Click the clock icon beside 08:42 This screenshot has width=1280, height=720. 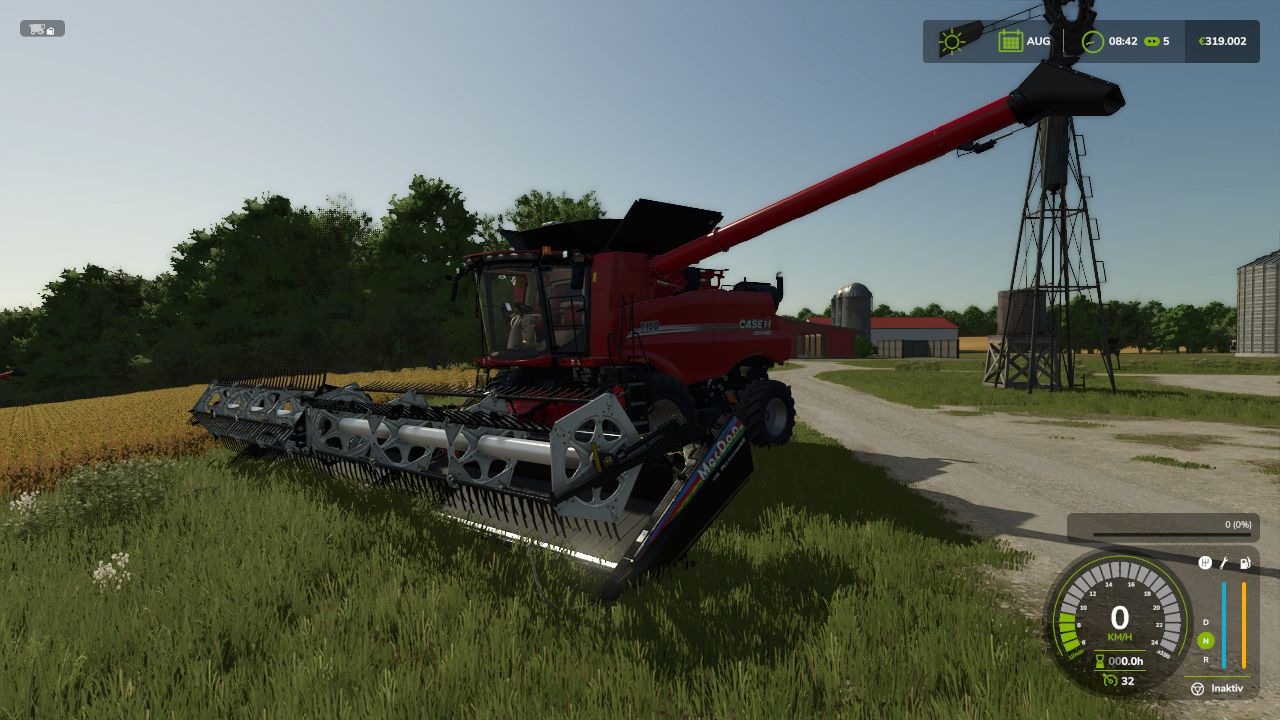(x=1093, y=41)
